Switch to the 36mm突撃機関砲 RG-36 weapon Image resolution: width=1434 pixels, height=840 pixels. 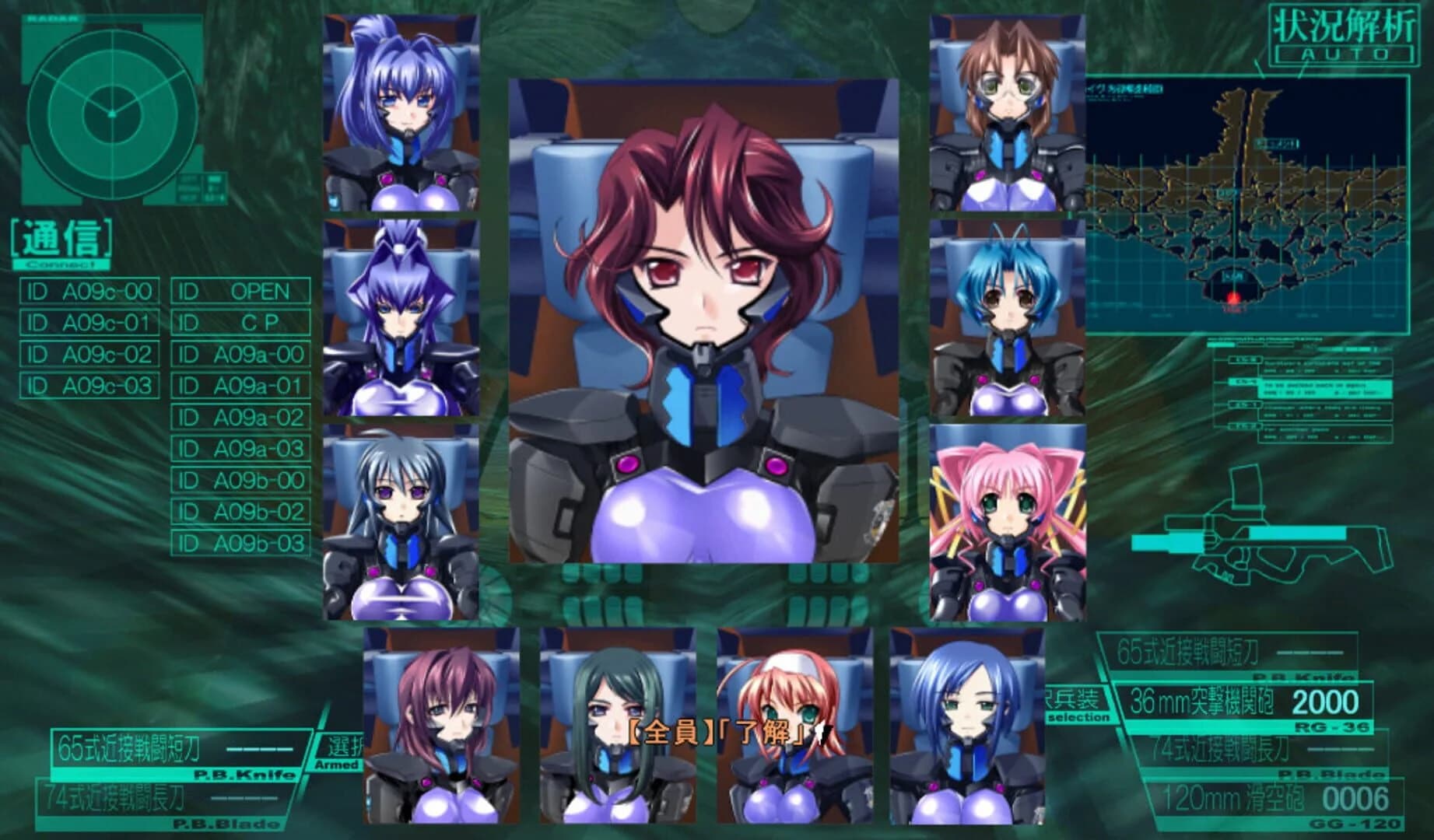pos(1202,702)
